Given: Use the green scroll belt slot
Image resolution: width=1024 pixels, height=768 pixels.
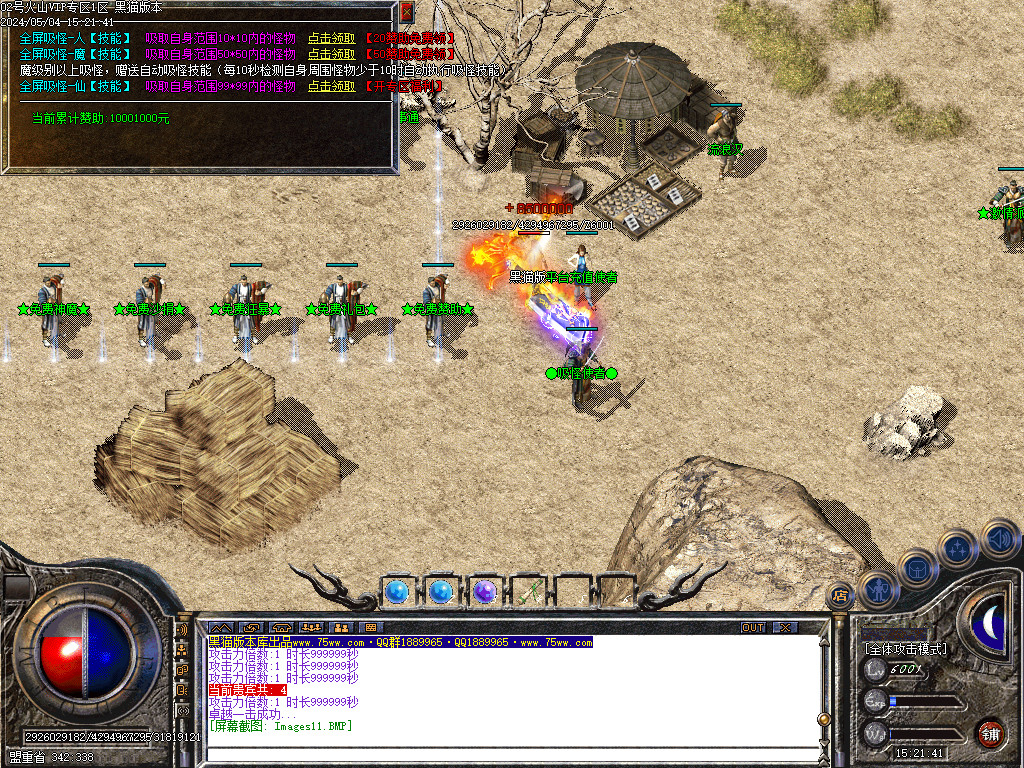Looking at the screenshot, I should point(528,592).
